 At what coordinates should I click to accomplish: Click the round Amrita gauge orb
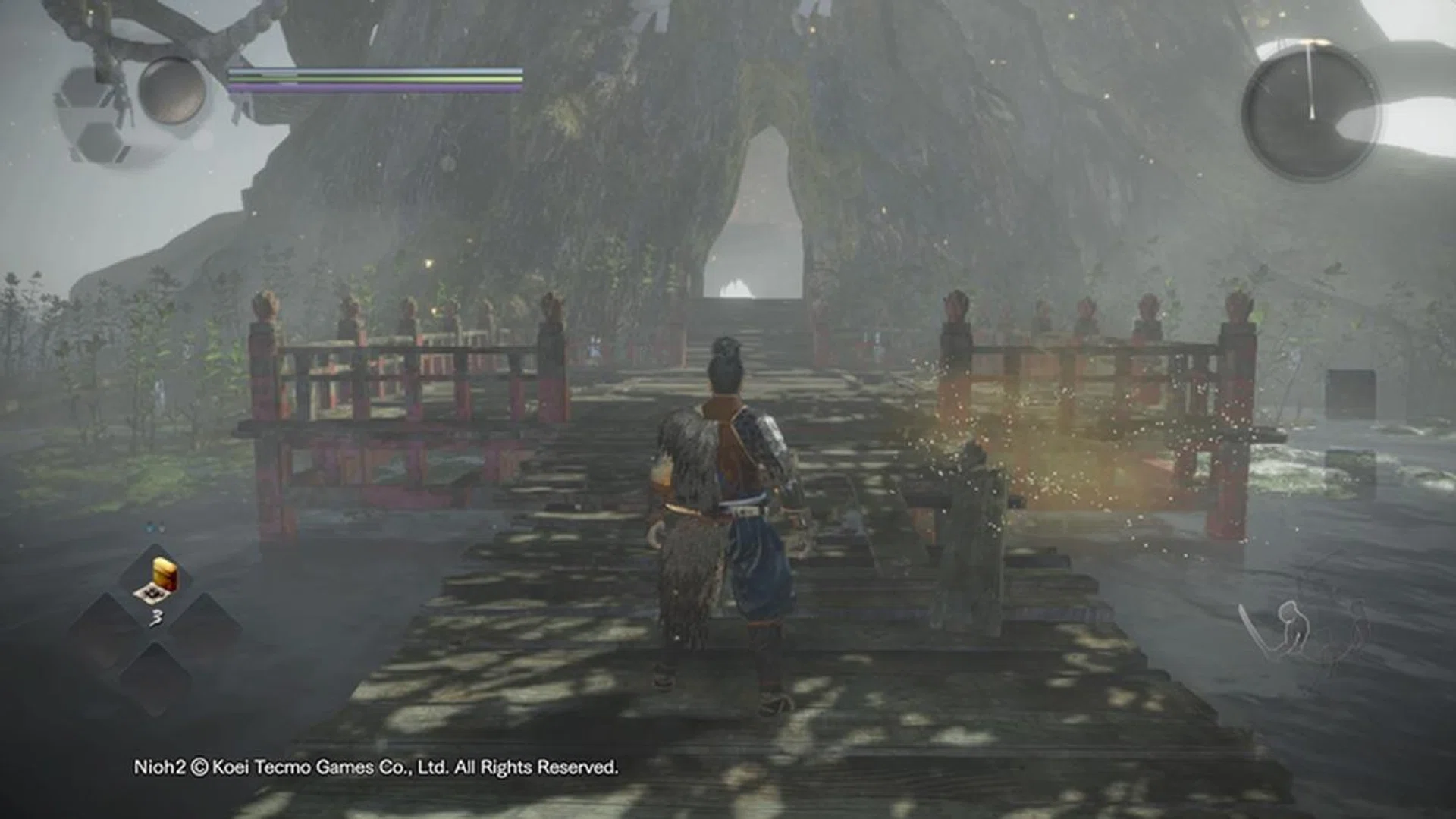pos(173,90)
